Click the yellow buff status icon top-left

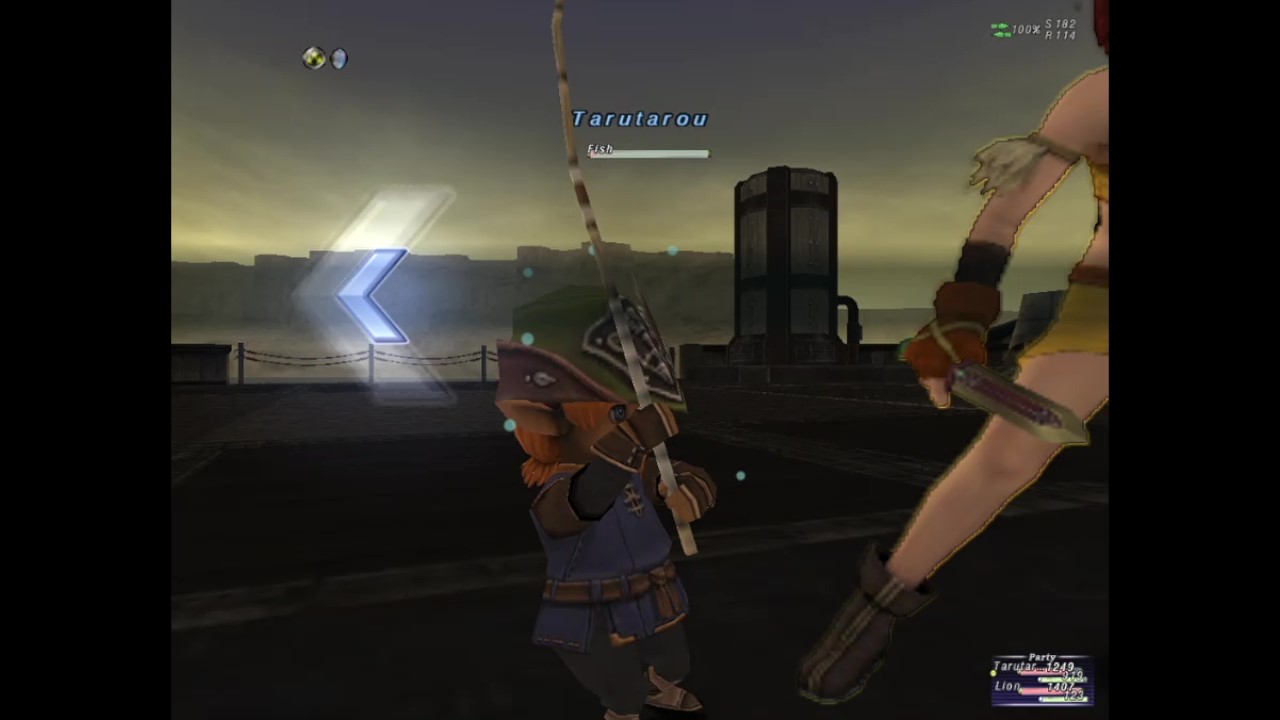(x=313, y=58)
